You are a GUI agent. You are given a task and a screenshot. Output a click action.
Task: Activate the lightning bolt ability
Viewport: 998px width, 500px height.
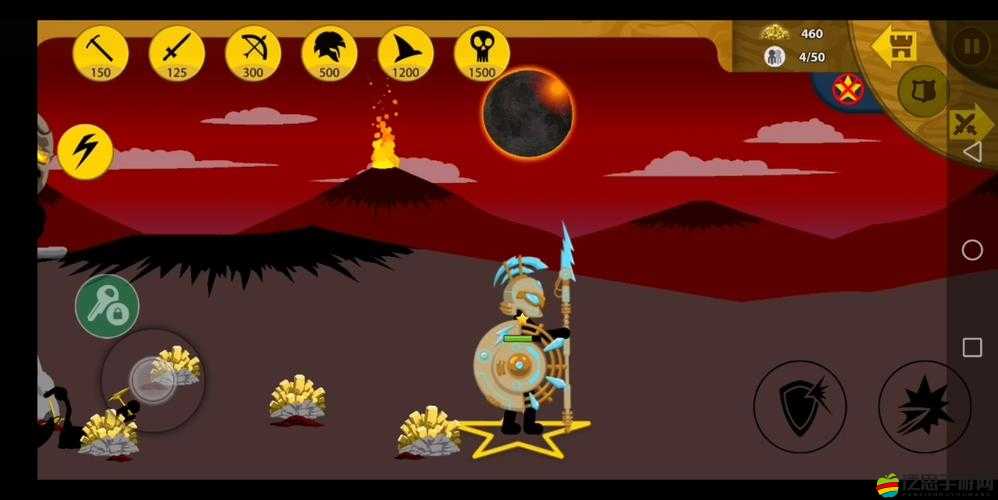coord(85,151)
